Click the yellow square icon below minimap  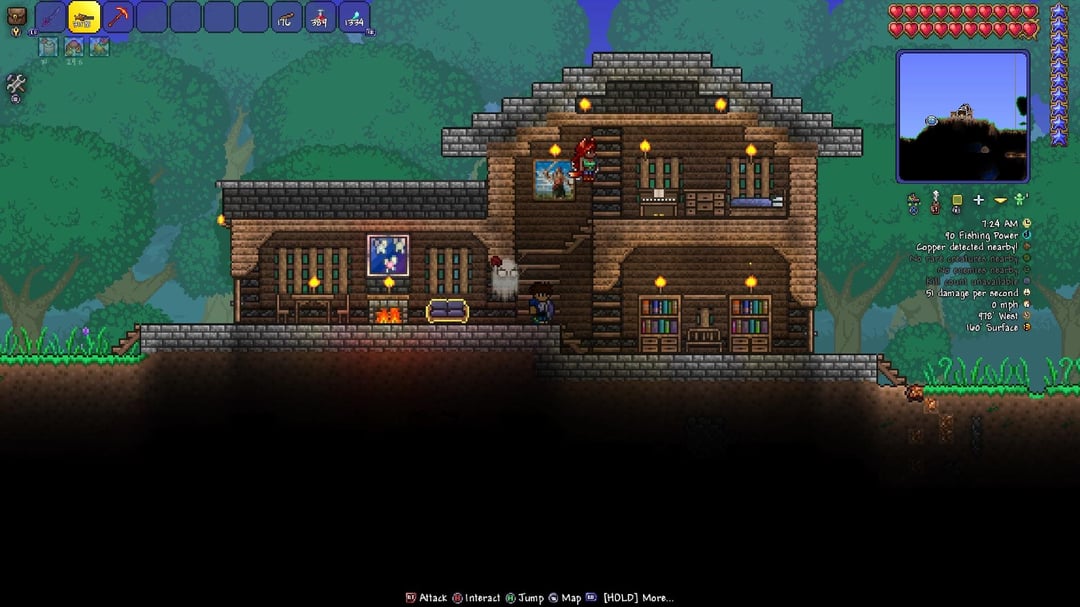956,200
